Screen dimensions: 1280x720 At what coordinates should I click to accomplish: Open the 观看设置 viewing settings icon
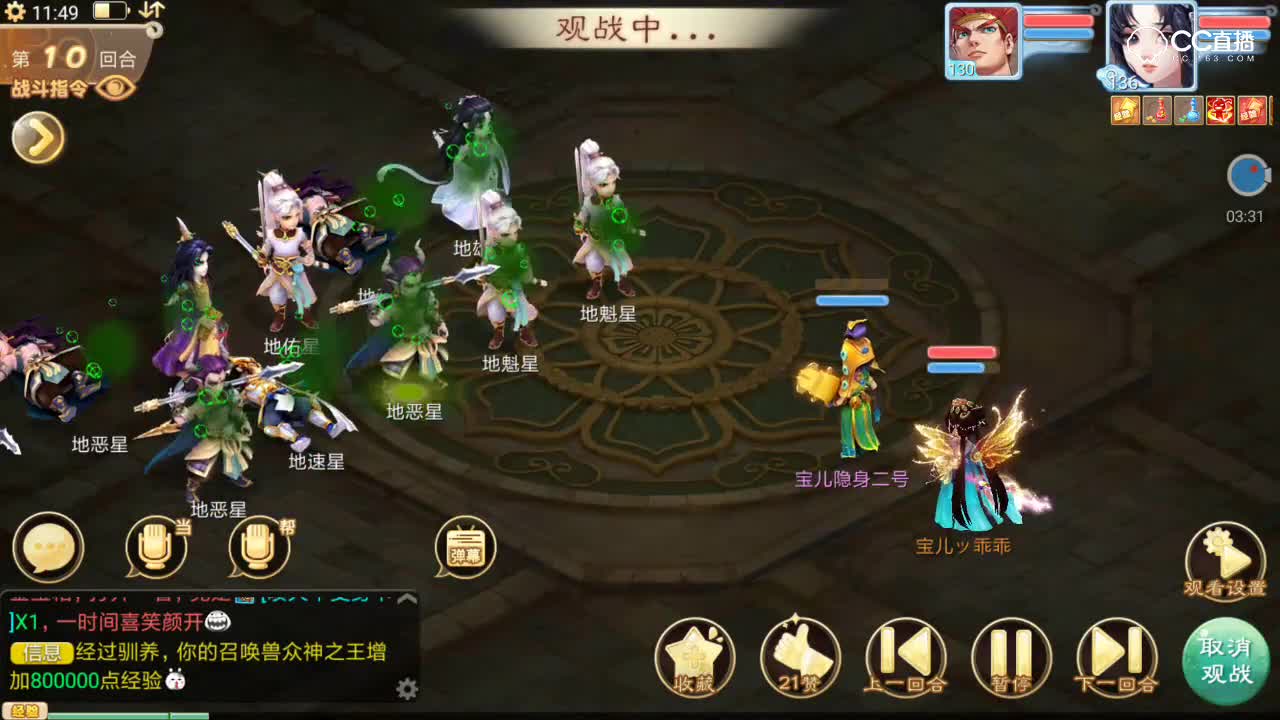tap(1225, 548)
